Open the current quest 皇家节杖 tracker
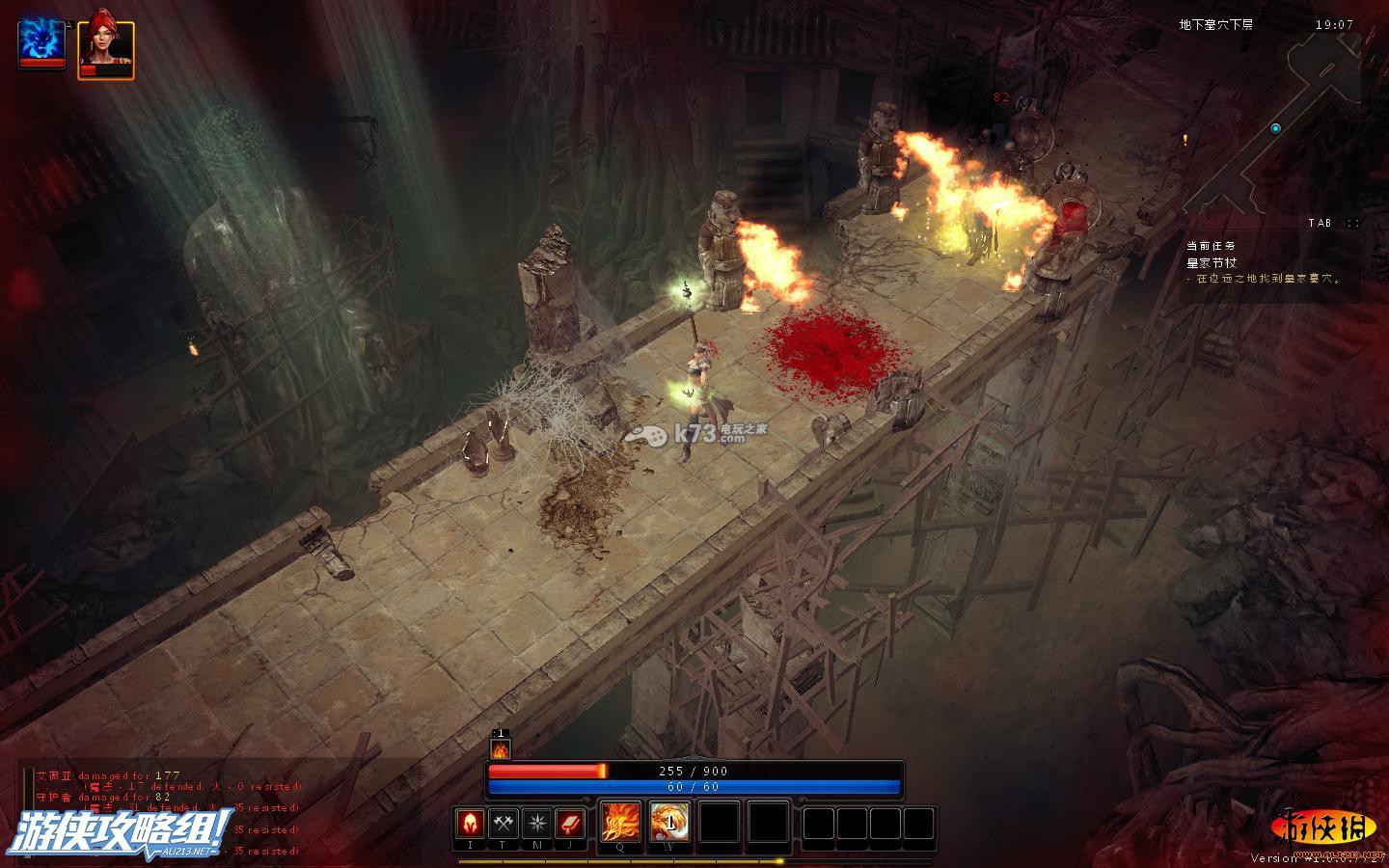1389x868 pixels. point(1212,262)
